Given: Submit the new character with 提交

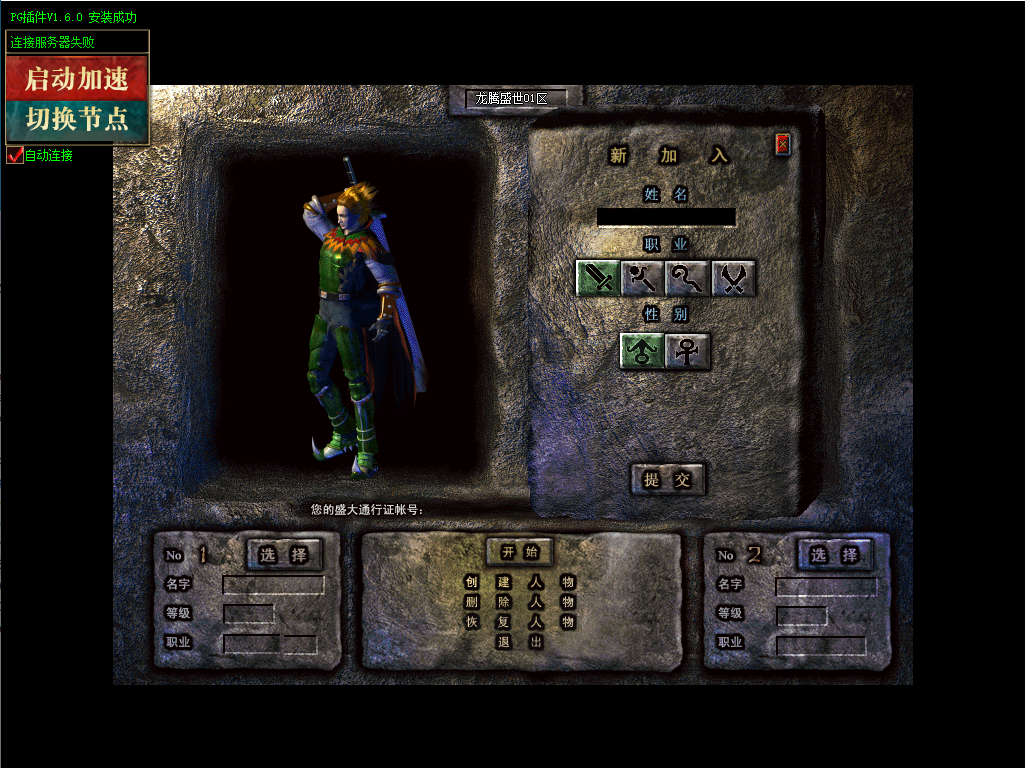Looking at the screenshot, I should point(668,480).
